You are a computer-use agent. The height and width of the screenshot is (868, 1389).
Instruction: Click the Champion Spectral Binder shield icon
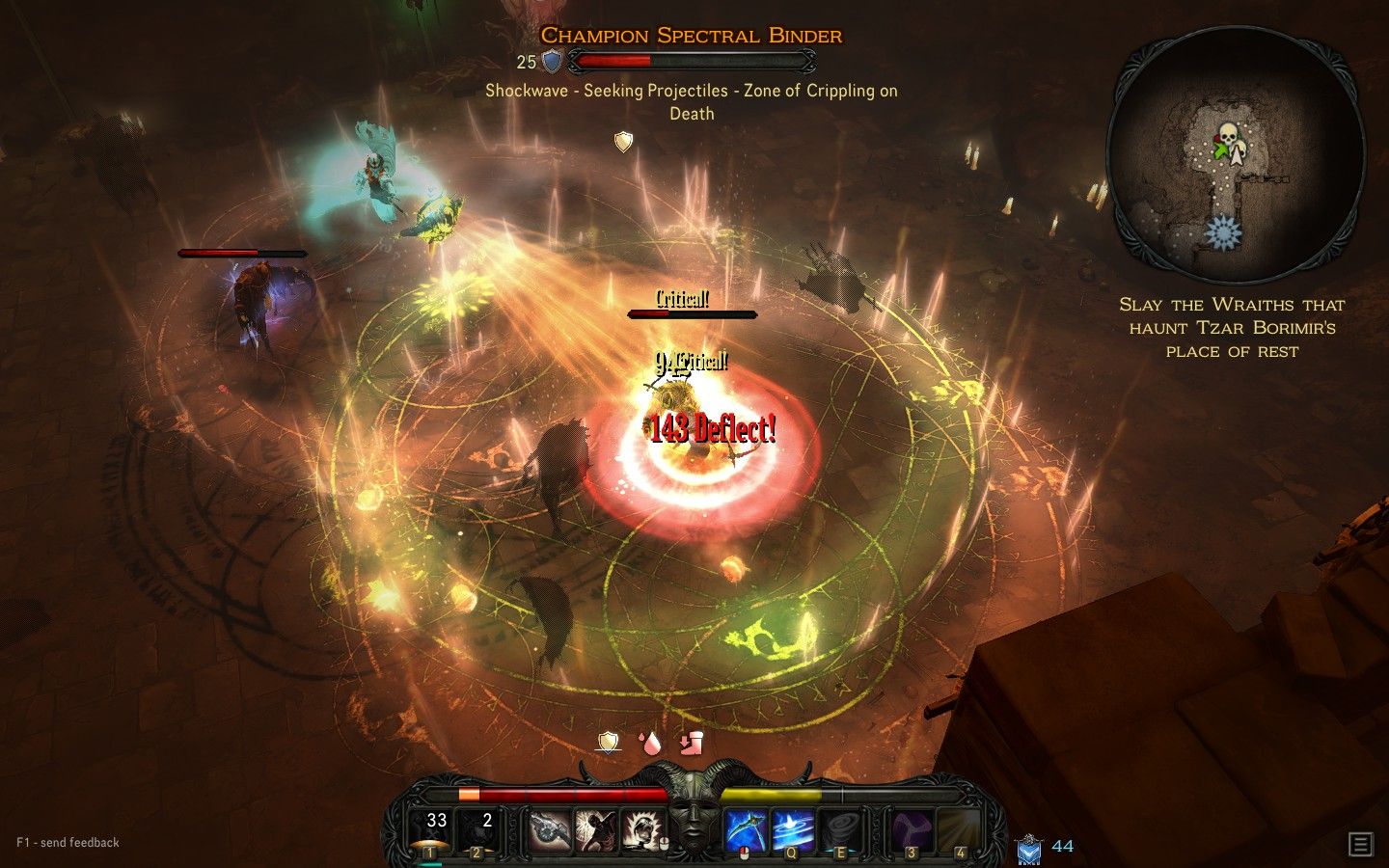pyautogui.click(x=552, y=62)
